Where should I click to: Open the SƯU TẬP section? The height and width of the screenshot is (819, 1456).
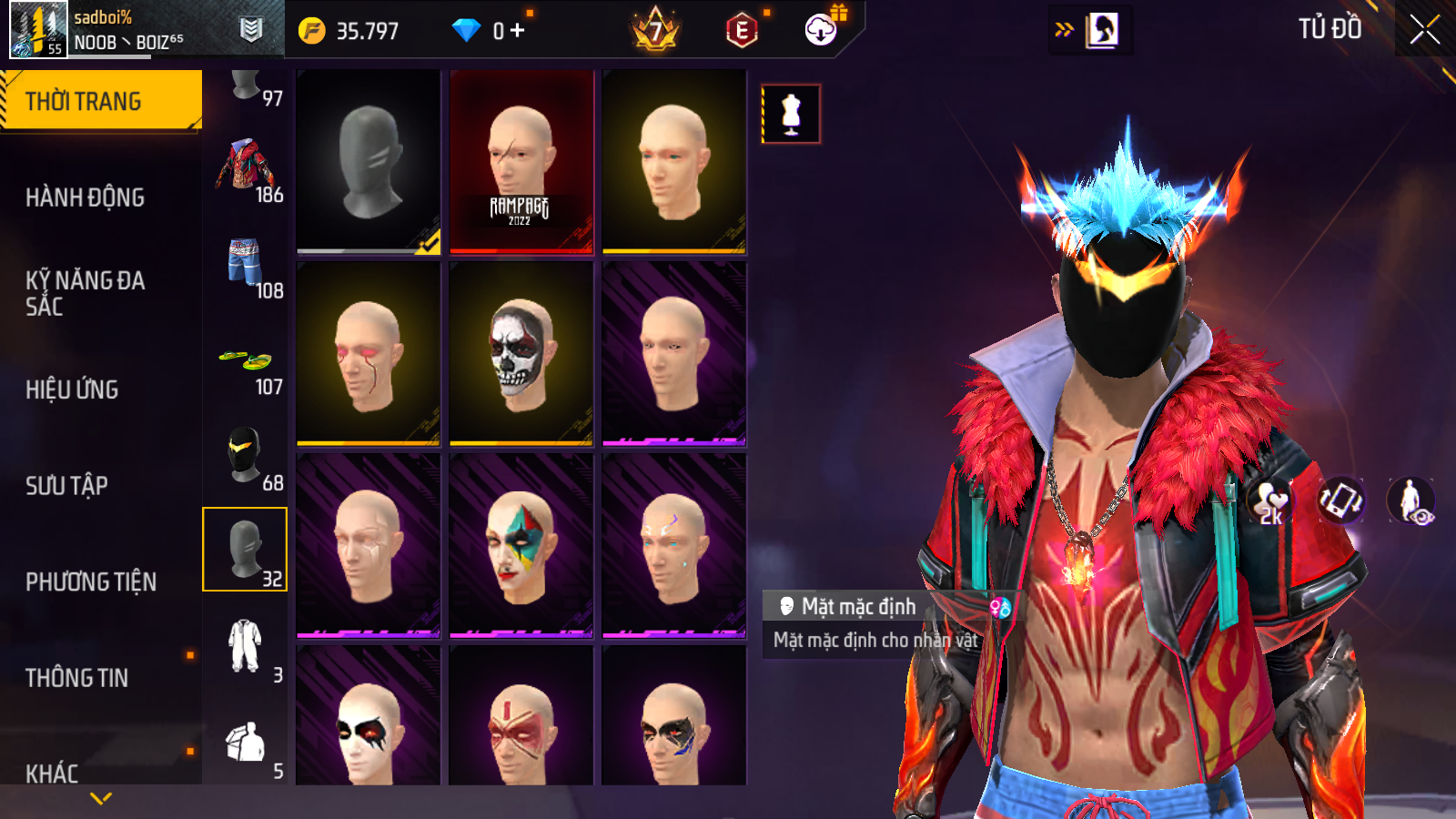[66, 486]
